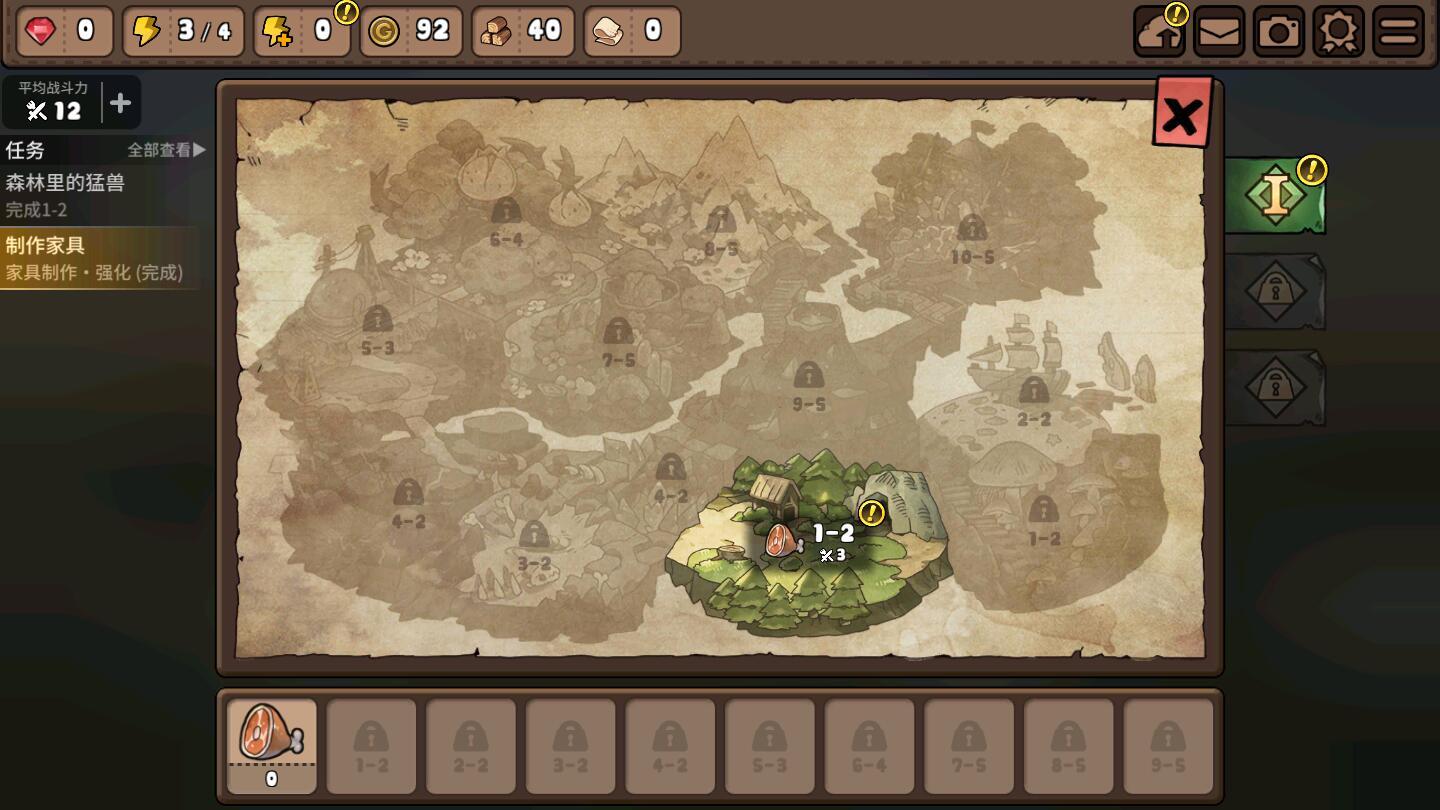Screen dimensions: 1440x810
Task: Click the plus next to 平均战斗力
Action: 120,101
